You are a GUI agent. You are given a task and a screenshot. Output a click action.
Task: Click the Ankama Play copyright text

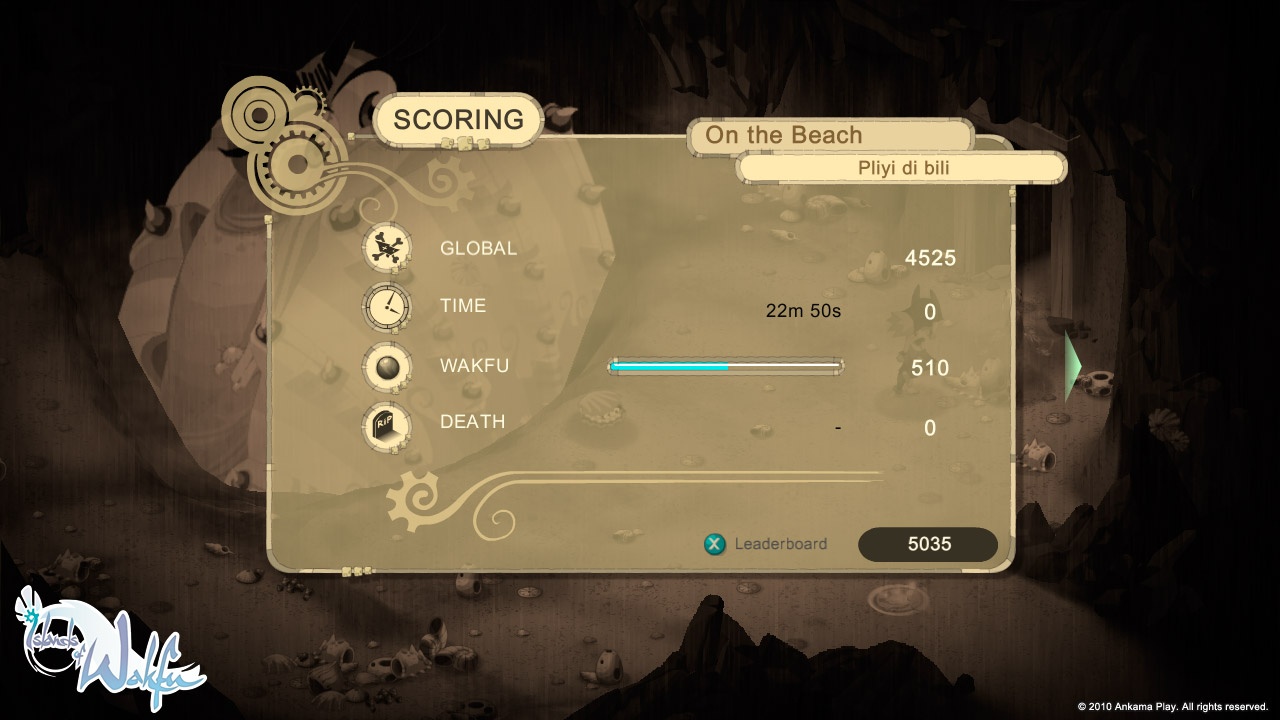1175,705
